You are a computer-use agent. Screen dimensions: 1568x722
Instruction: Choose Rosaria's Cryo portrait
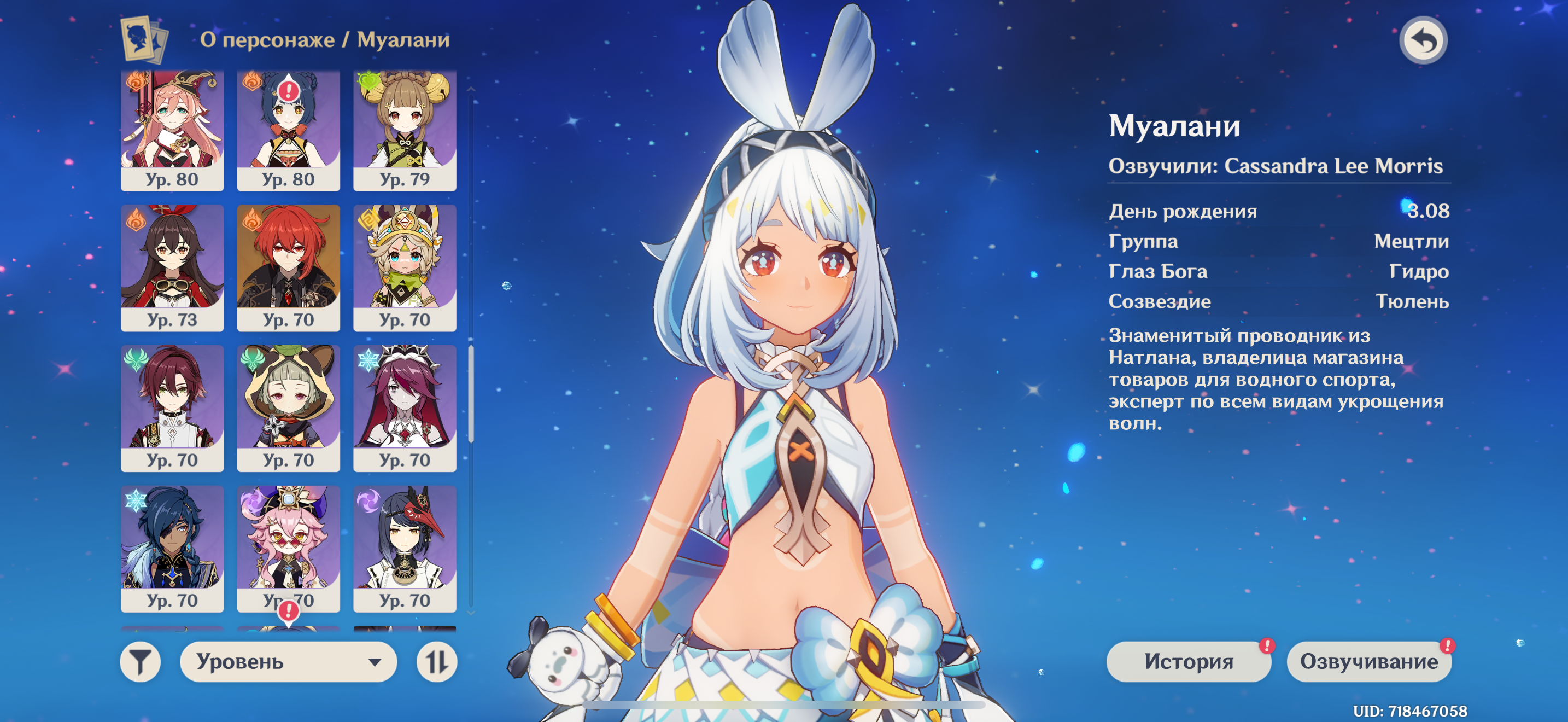point(404,408)
